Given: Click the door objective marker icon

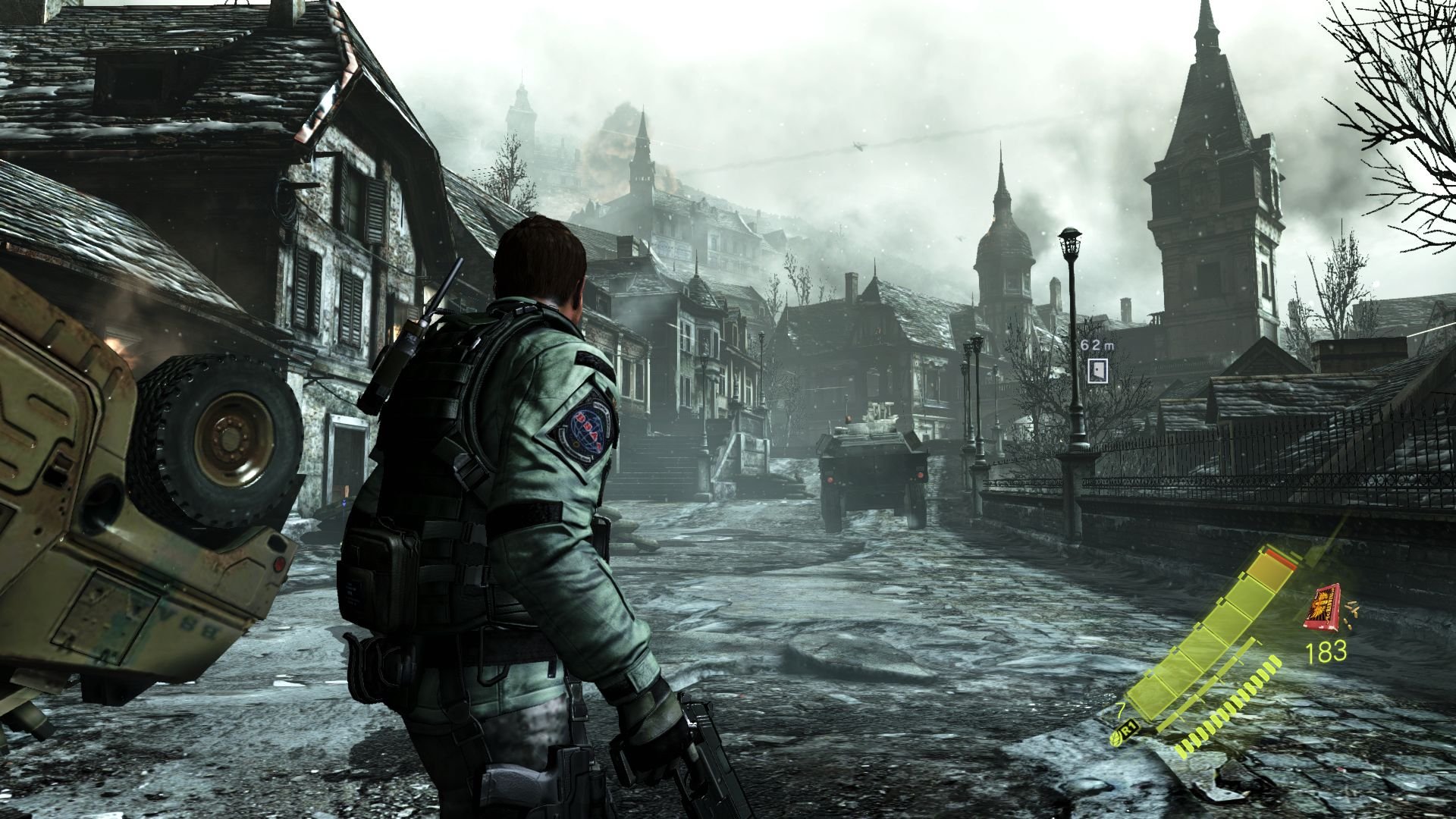Looking at the screenshot, I should 1097,371.
